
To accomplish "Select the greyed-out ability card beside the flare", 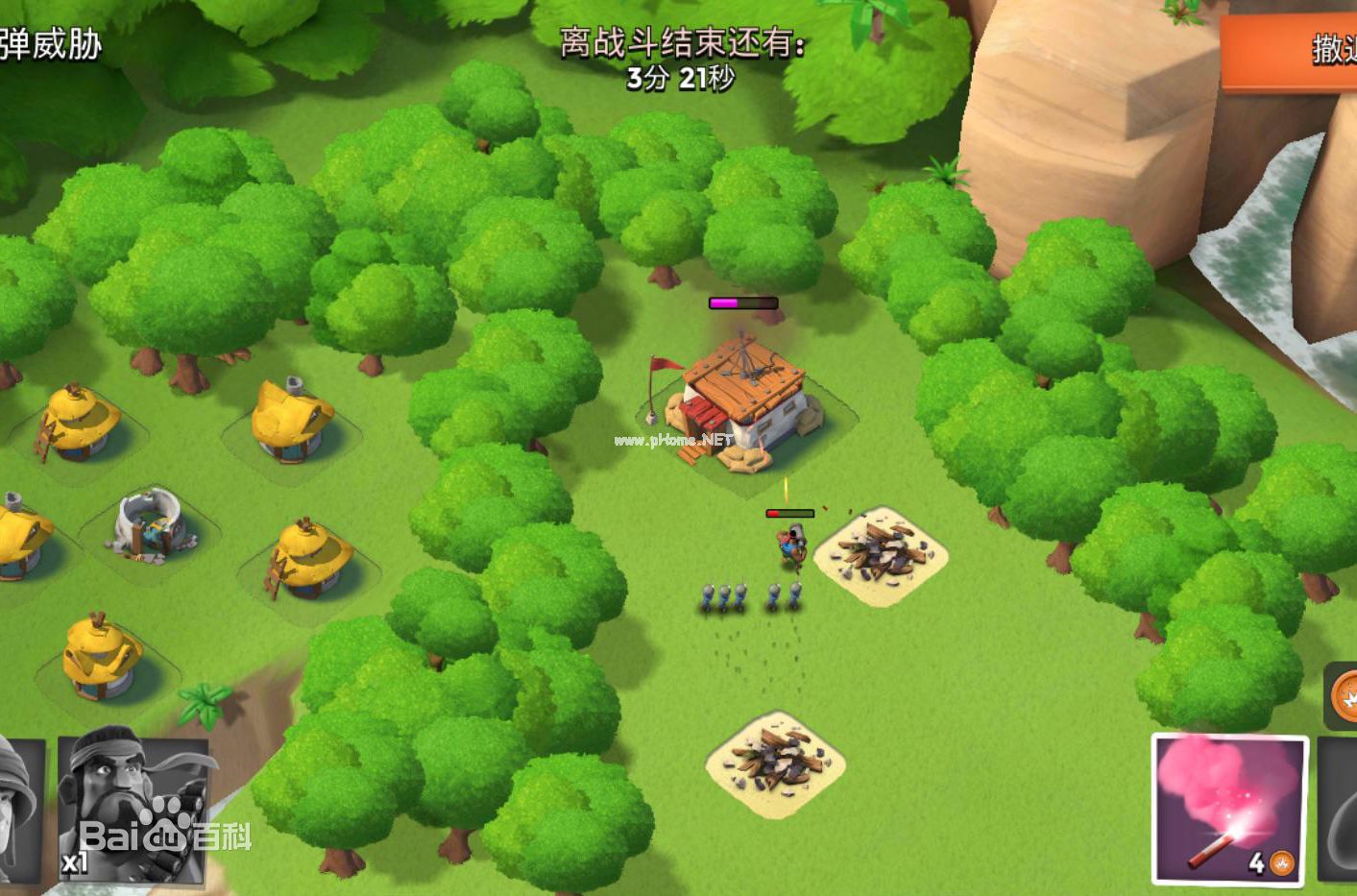I will [x=1339, y=809].
